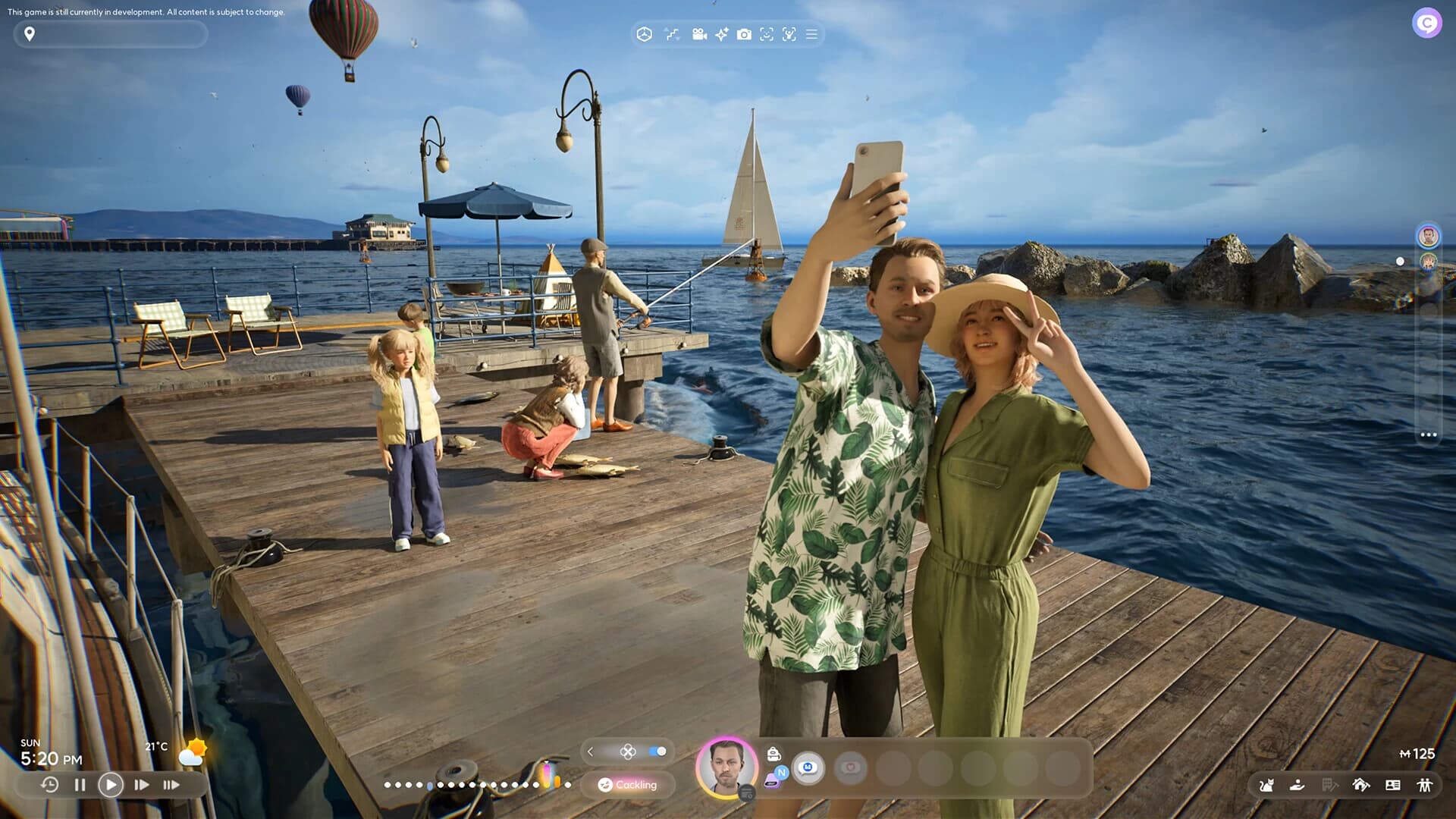Open the backpack inventory
This screenshot has height=819, width=1456.
point(773,754)
